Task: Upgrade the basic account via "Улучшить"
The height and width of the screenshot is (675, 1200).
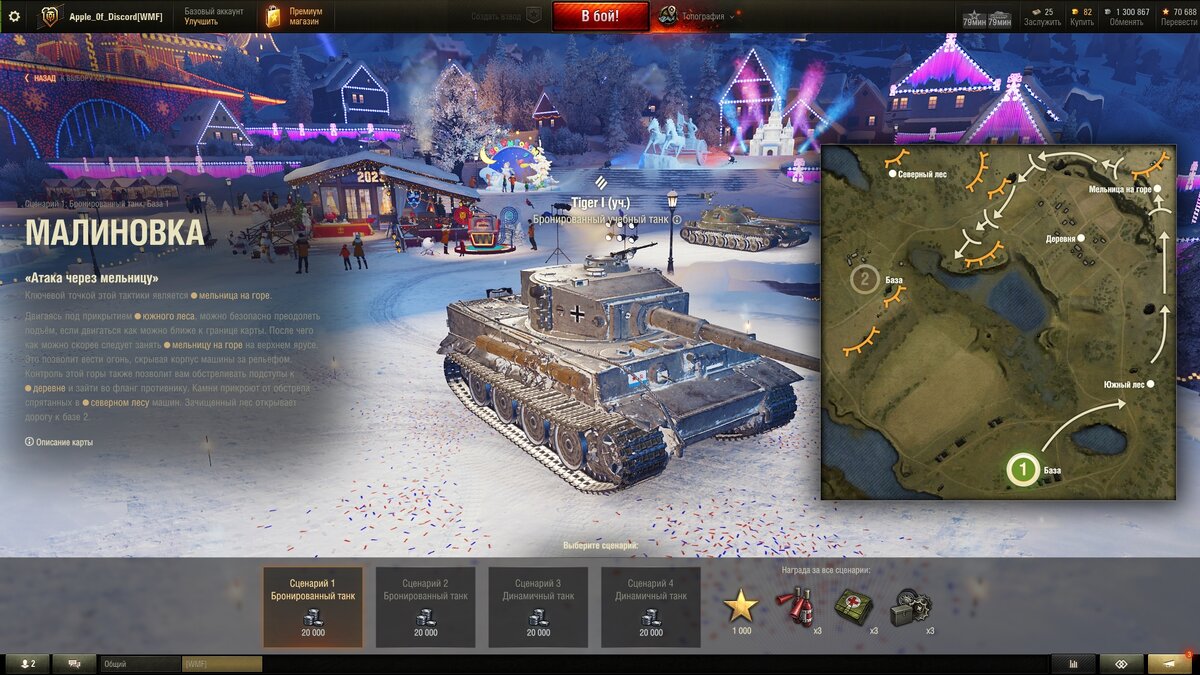Action: (201, 21)
